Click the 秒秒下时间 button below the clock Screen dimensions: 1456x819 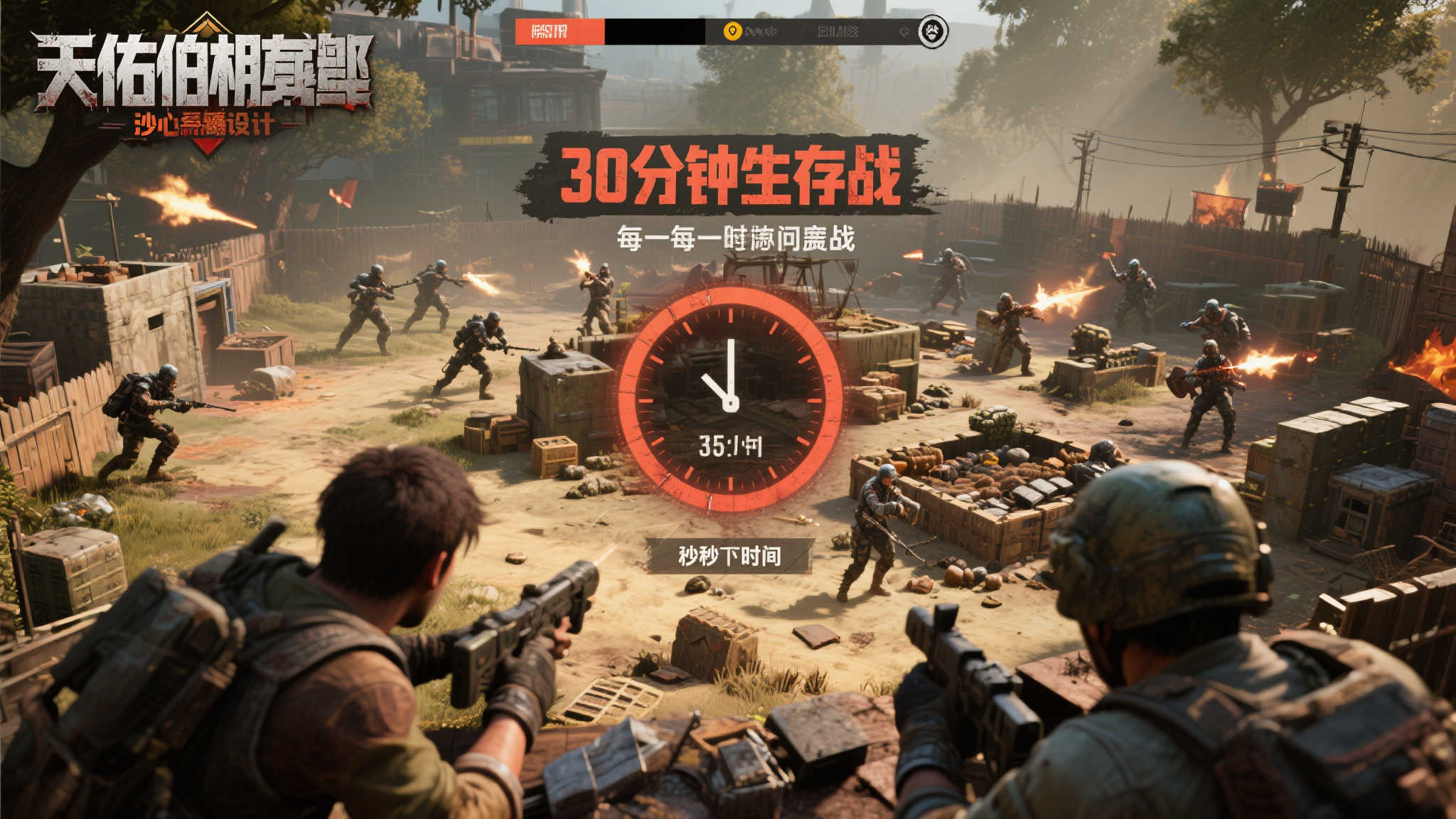[x=729, y=555]
